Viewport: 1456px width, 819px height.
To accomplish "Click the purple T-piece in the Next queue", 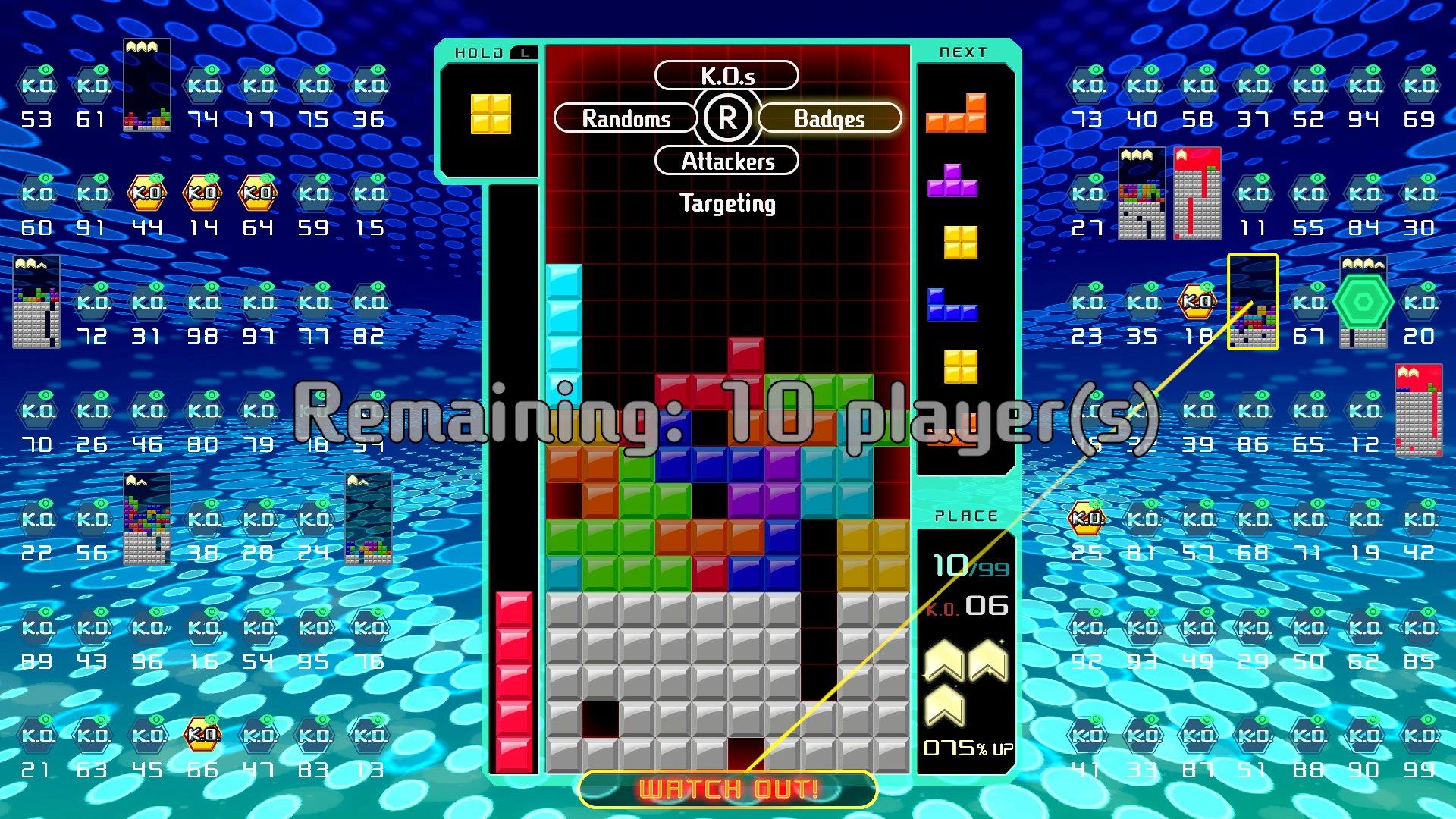I will pyautogui.click(x=954, y=182).
